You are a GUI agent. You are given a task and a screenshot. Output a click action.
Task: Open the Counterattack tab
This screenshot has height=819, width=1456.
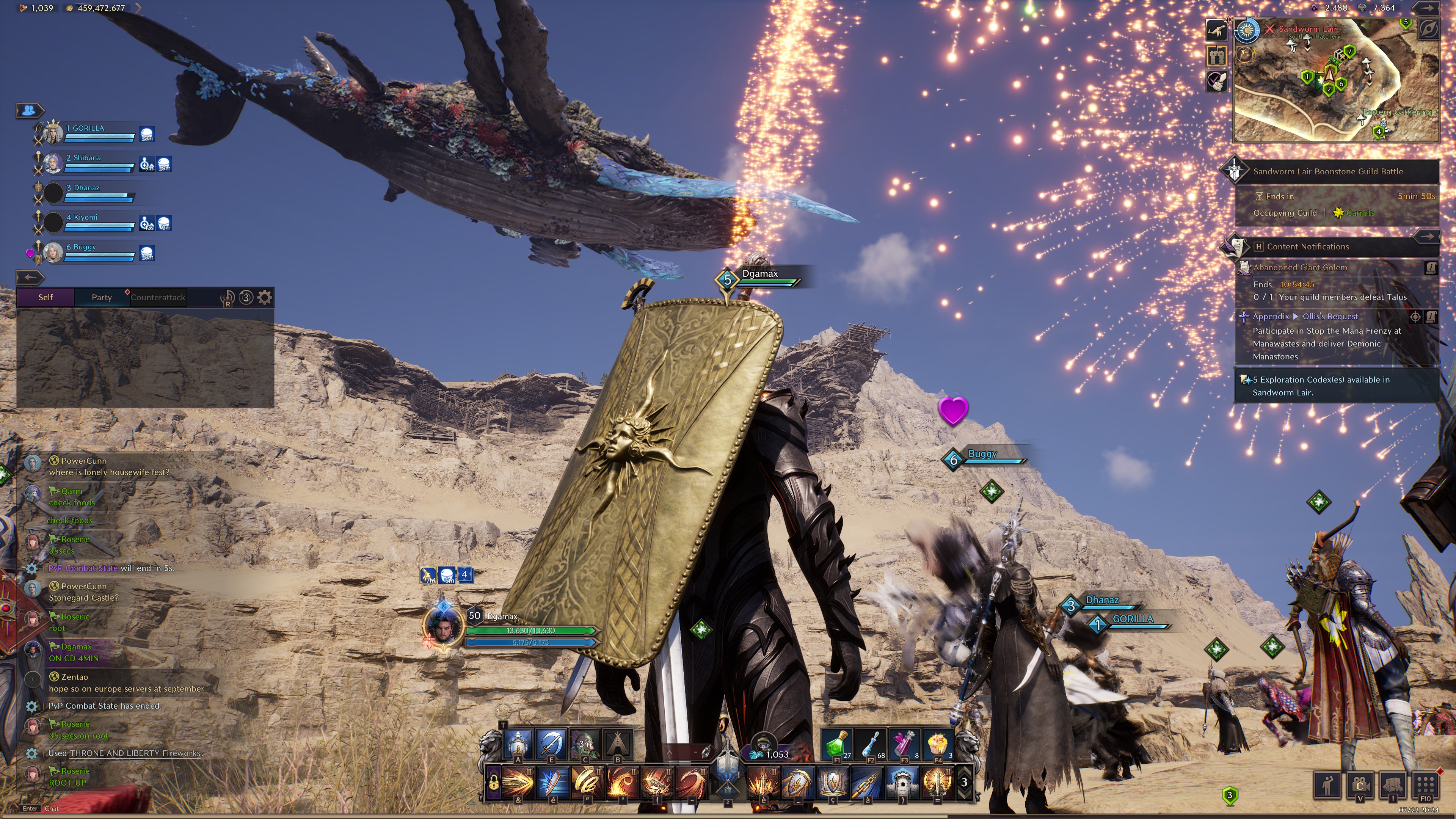tap(158, 297)
